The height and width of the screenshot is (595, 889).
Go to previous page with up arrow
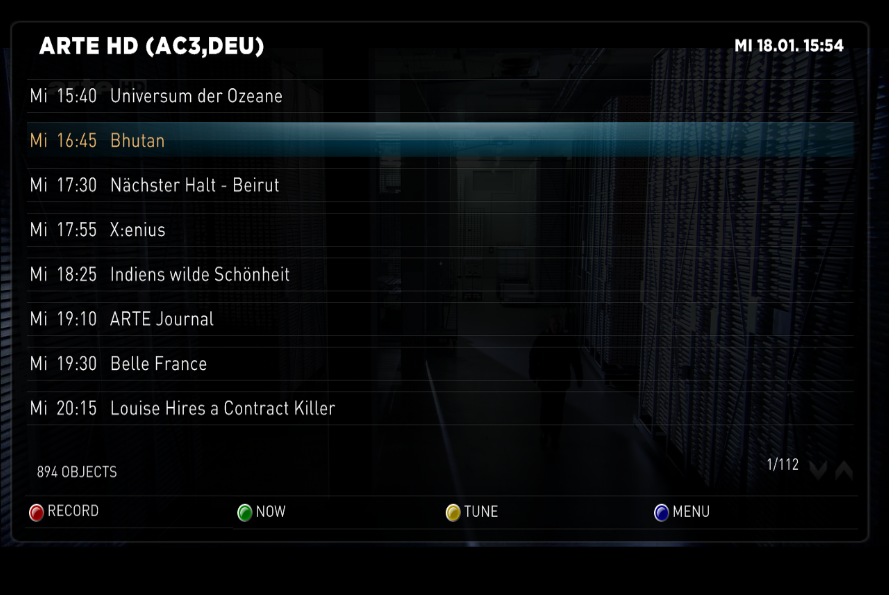click(844, 470)
